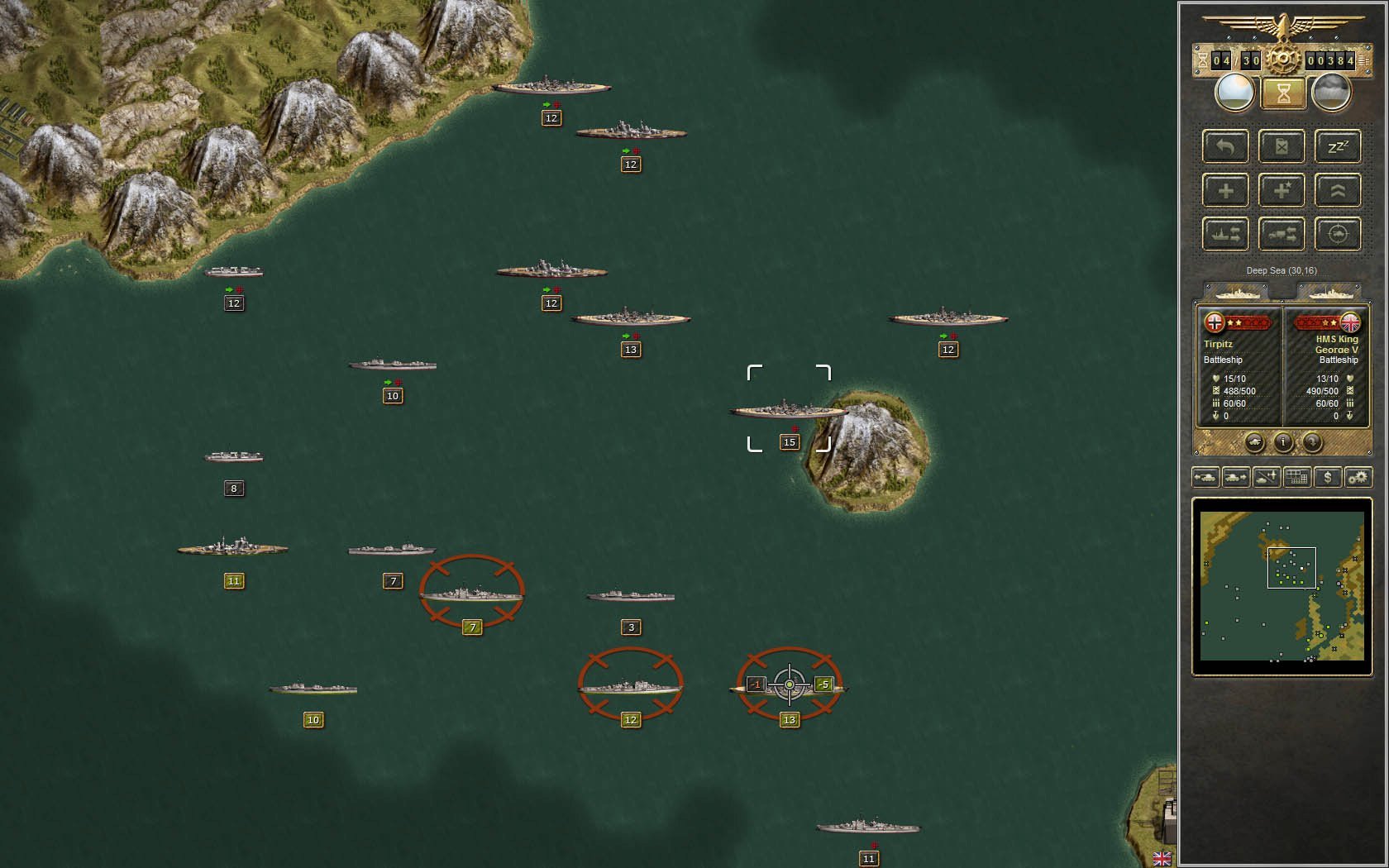Click the next unit arrow button
The image size is (1389, 868).
pos(1235,477)
